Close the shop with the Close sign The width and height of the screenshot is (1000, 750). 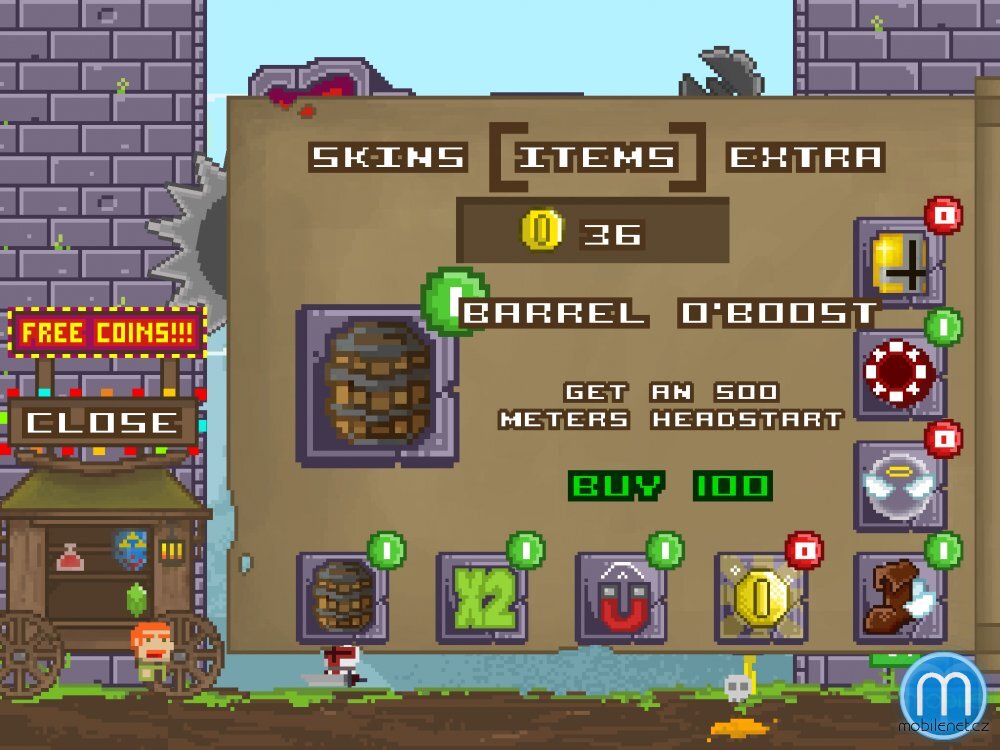tap(100, 423)
